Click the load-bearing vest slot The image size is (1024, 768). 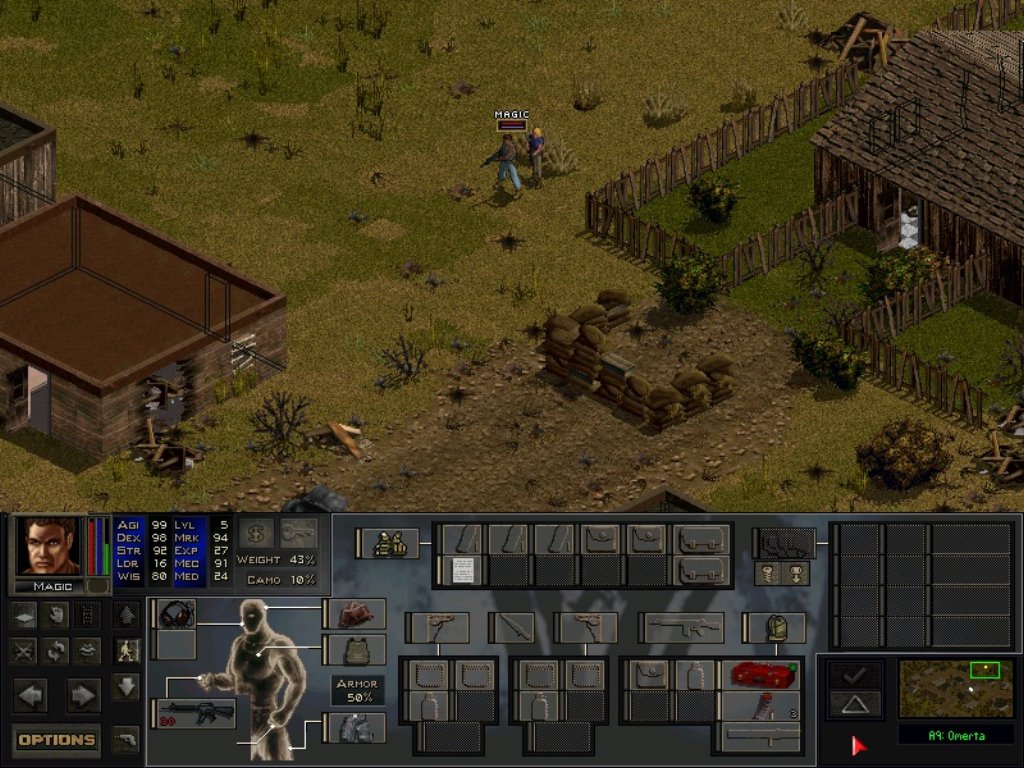389,543
